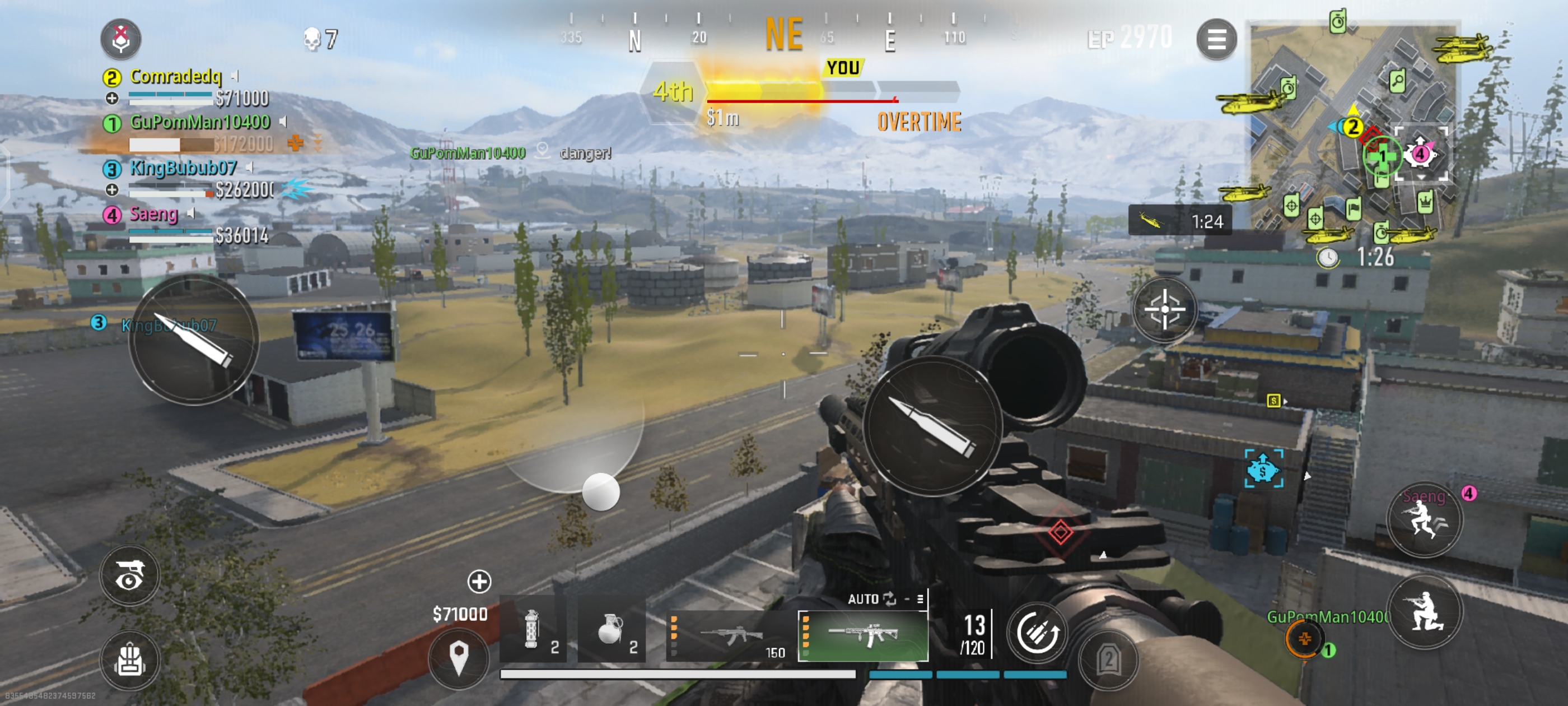This screenshot has width=1568, height=706.
Task: Toggle the speaker icon next to KingBubub07
Action: point(250,167)
